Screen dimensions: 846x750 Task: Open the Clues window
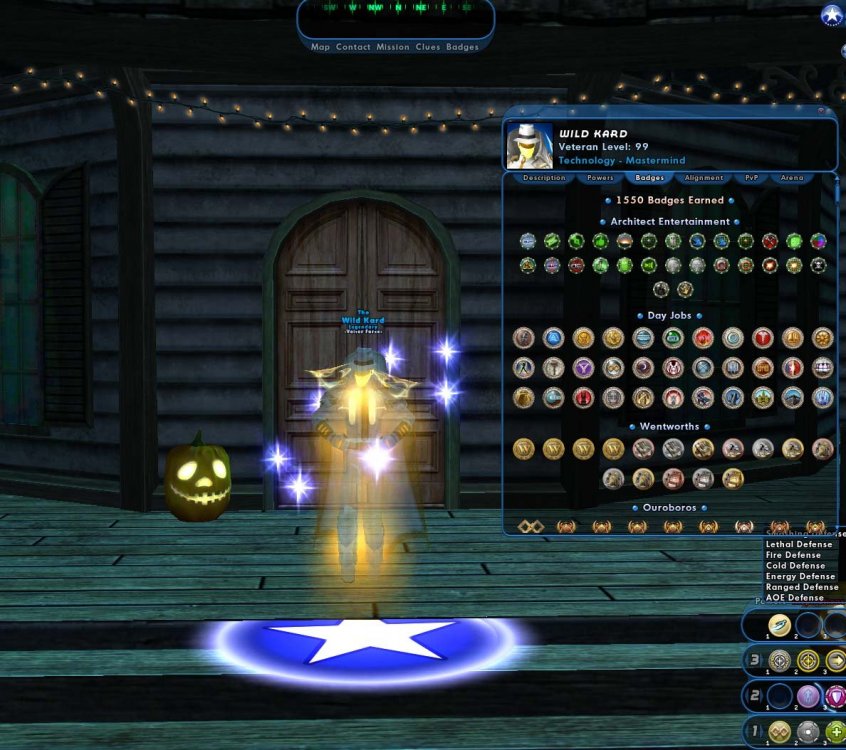[427, 47]
